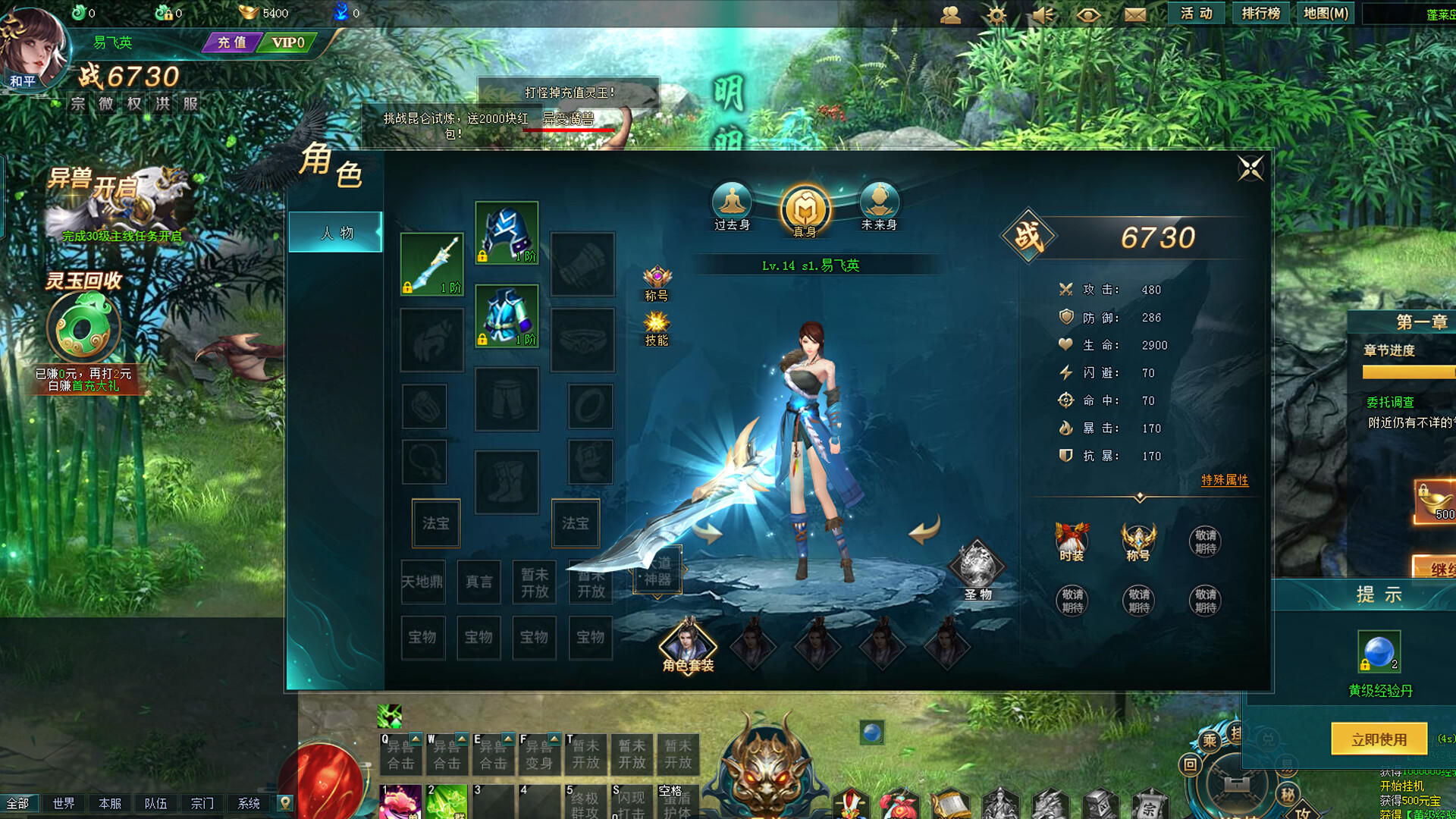The width and height of the screenshot is (1456, 819).
Task: Select the Q 异兽合击 skill in hotbar
Action: click(400, 755)
